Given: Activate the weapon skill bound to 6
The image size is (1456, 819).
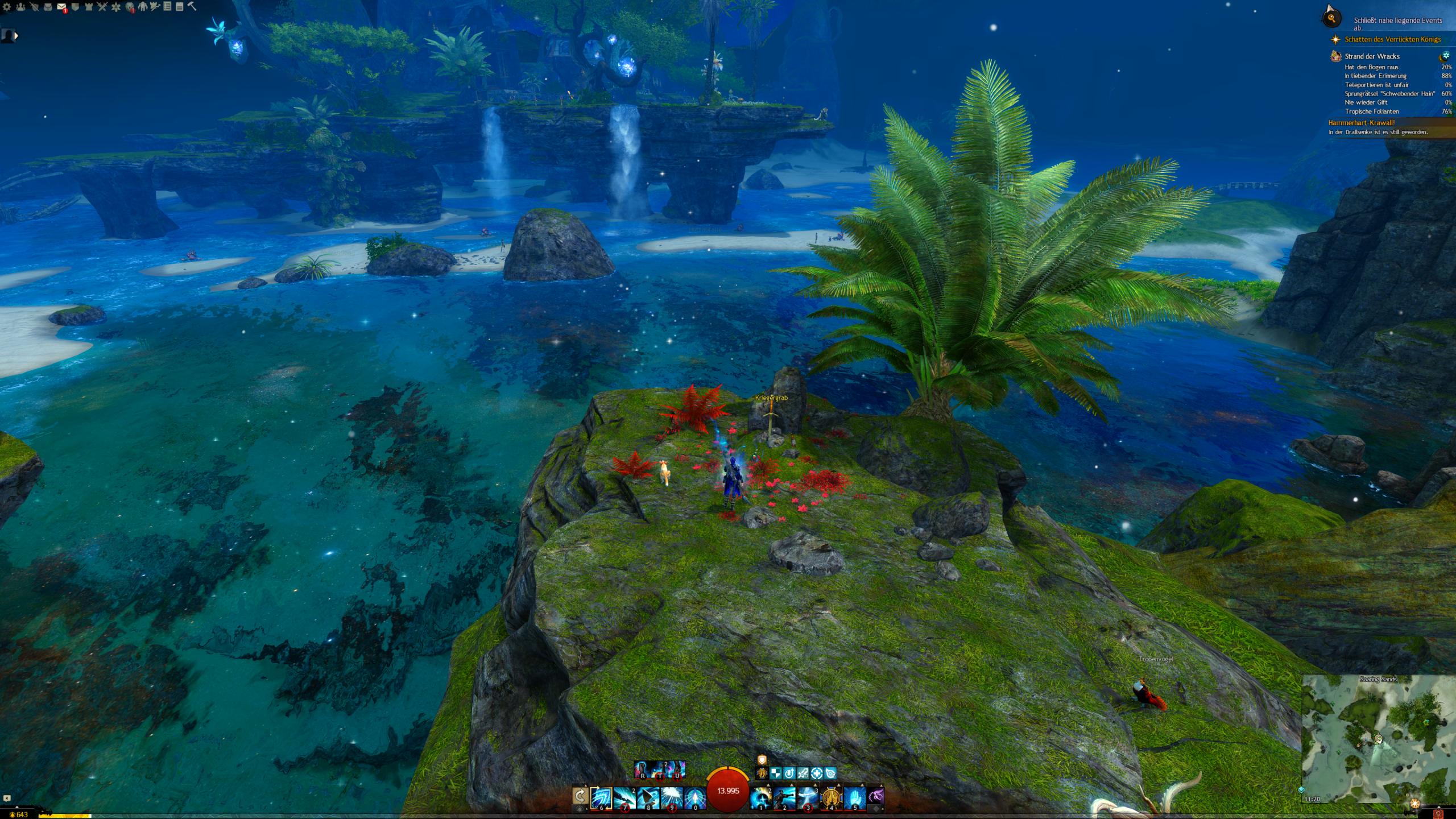Looking at the screenshot, I should pos(601,798).
